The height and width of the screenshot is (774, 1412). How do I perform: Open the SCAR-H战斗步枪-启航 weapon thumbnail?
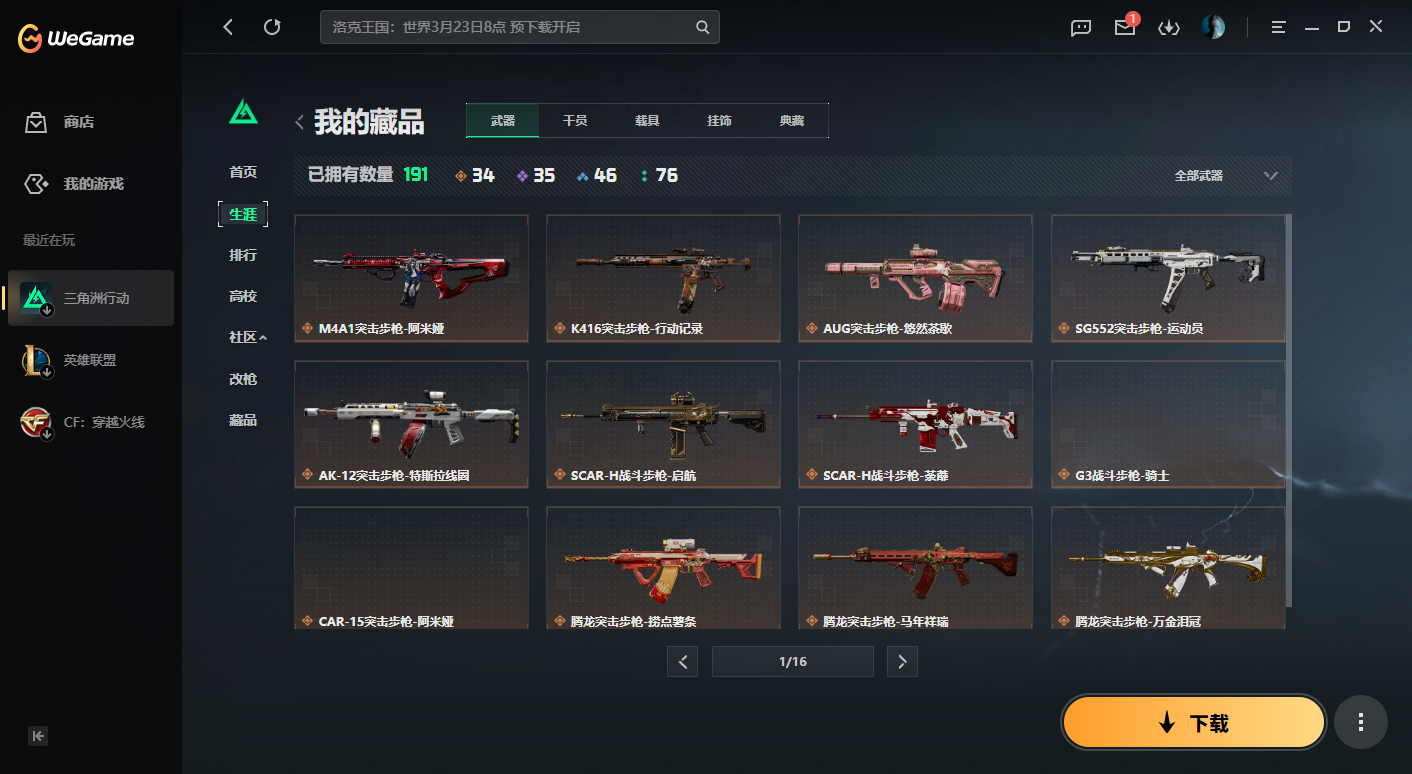coord(663,424)
